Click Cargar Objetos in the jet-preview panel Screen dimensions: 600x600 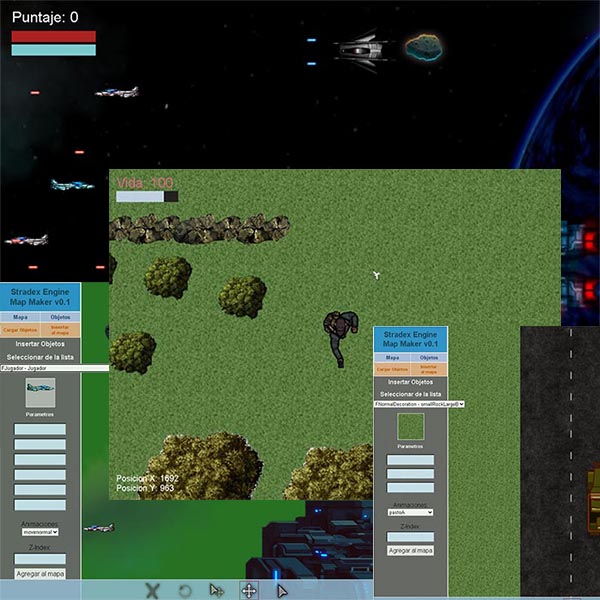pos(20,329)
